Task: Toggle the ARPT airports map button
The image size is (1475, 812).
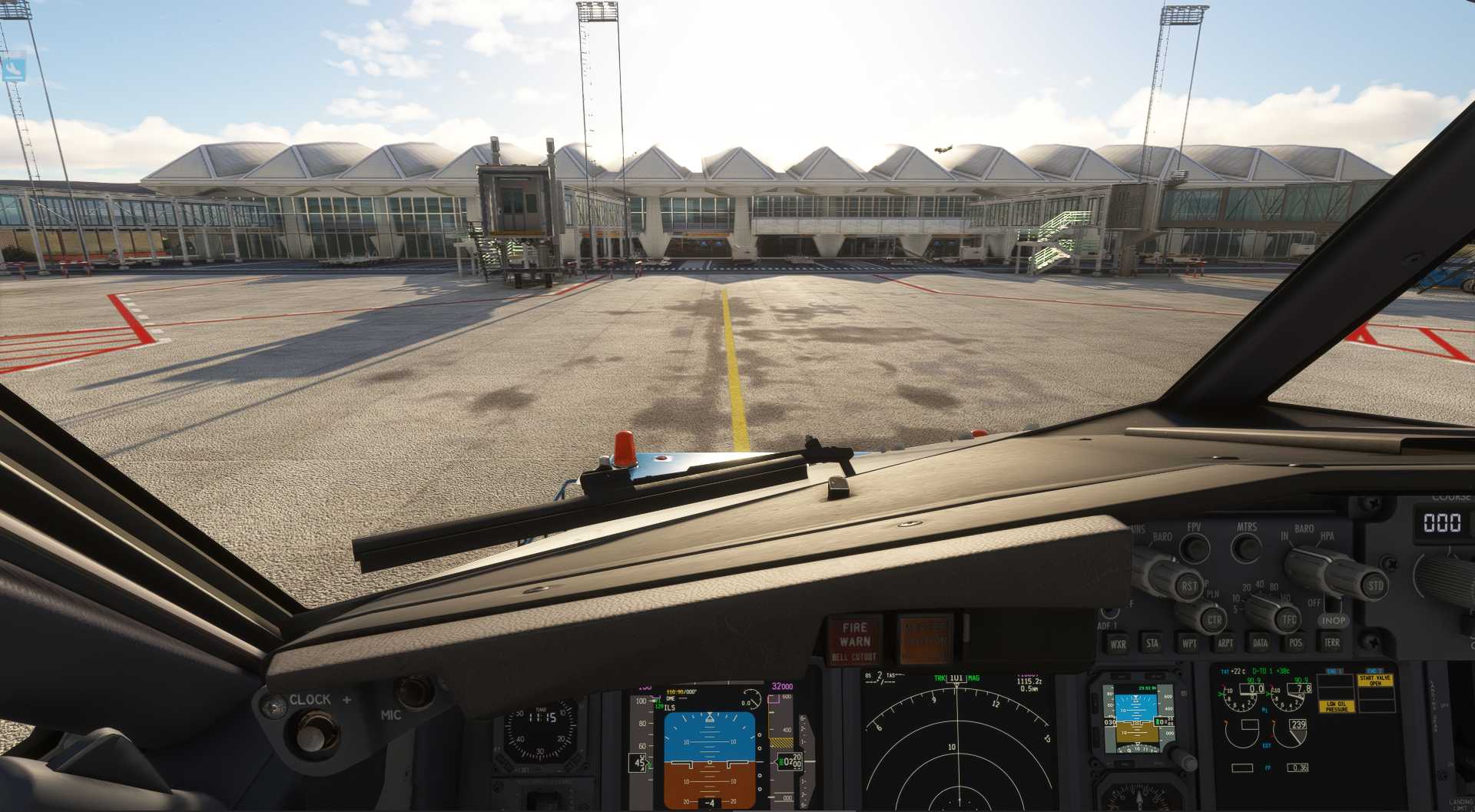Action: [x=1225, y=643]
